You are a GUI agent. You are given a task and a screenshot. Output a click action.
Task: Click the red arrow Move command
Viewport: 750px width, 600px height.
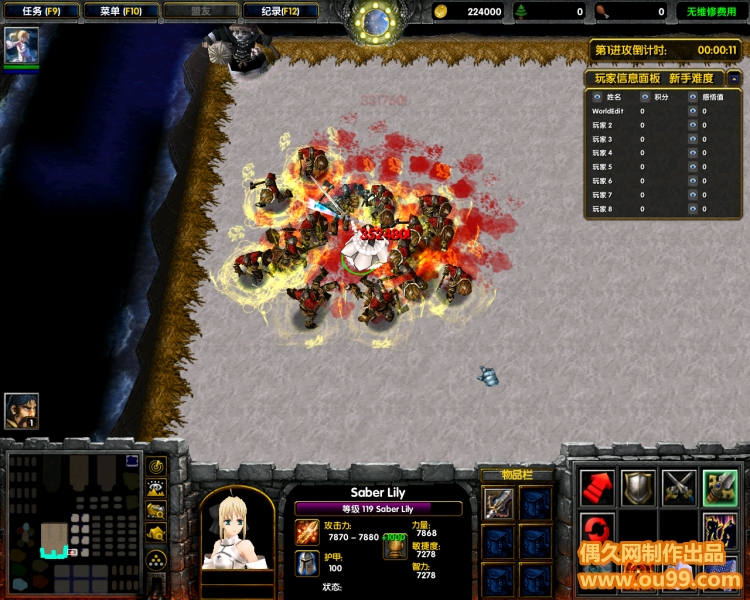pyautogui.click(x=597, y=487)
